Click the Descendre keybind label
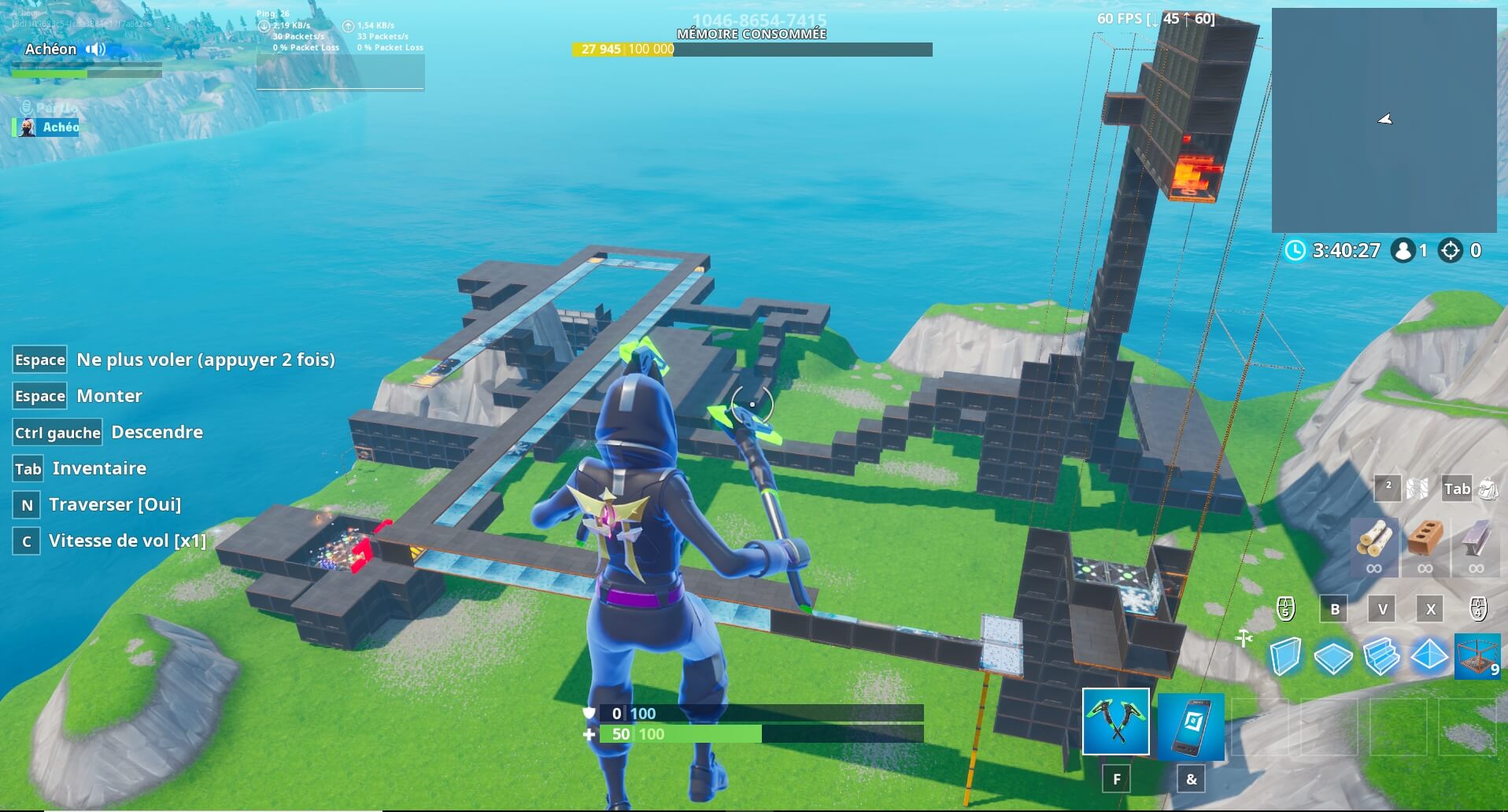This screenshot has width=1508, height=812. (x=156, y=432)
